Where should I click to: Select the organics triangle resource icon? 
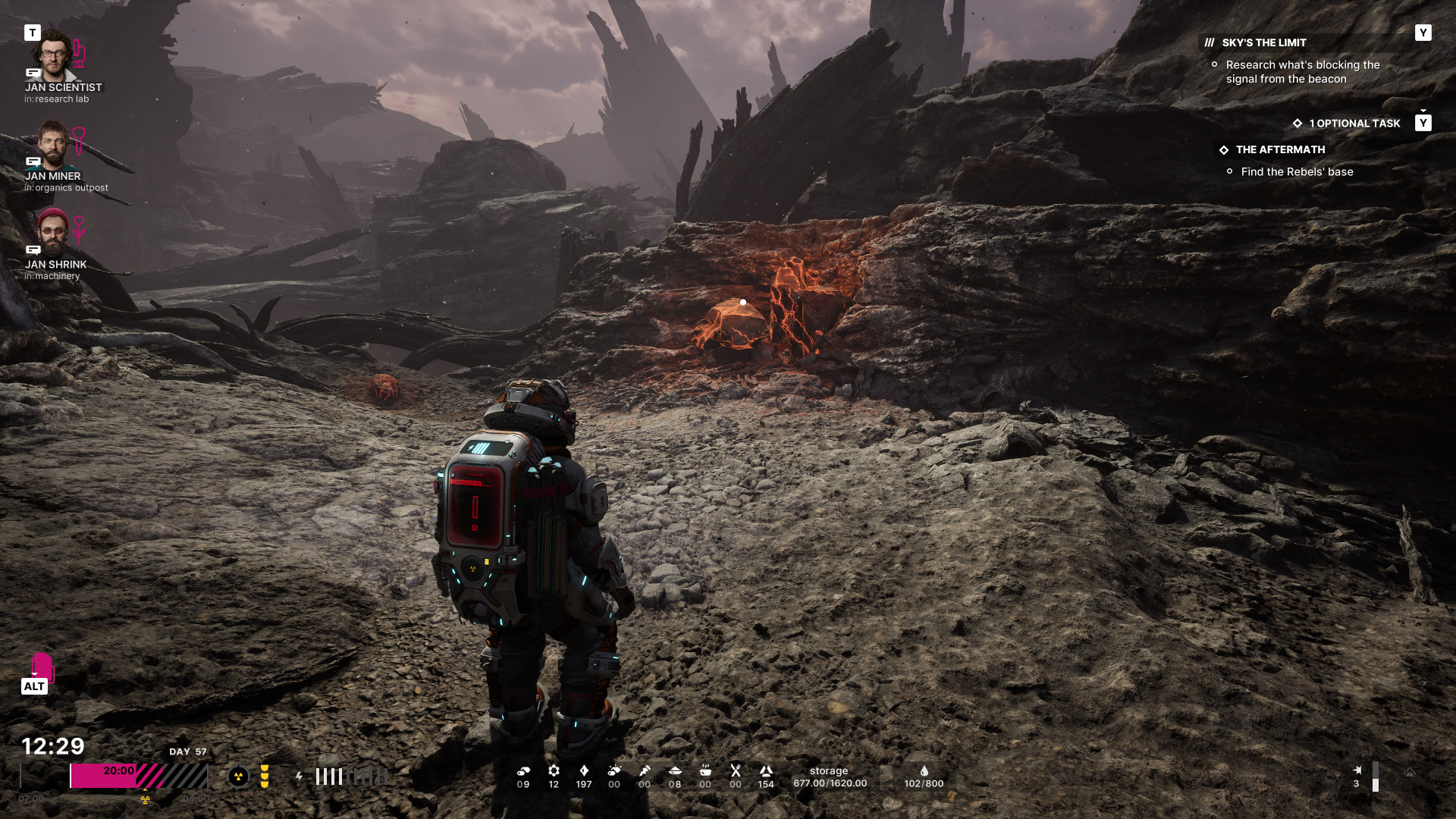click(766, 771)
